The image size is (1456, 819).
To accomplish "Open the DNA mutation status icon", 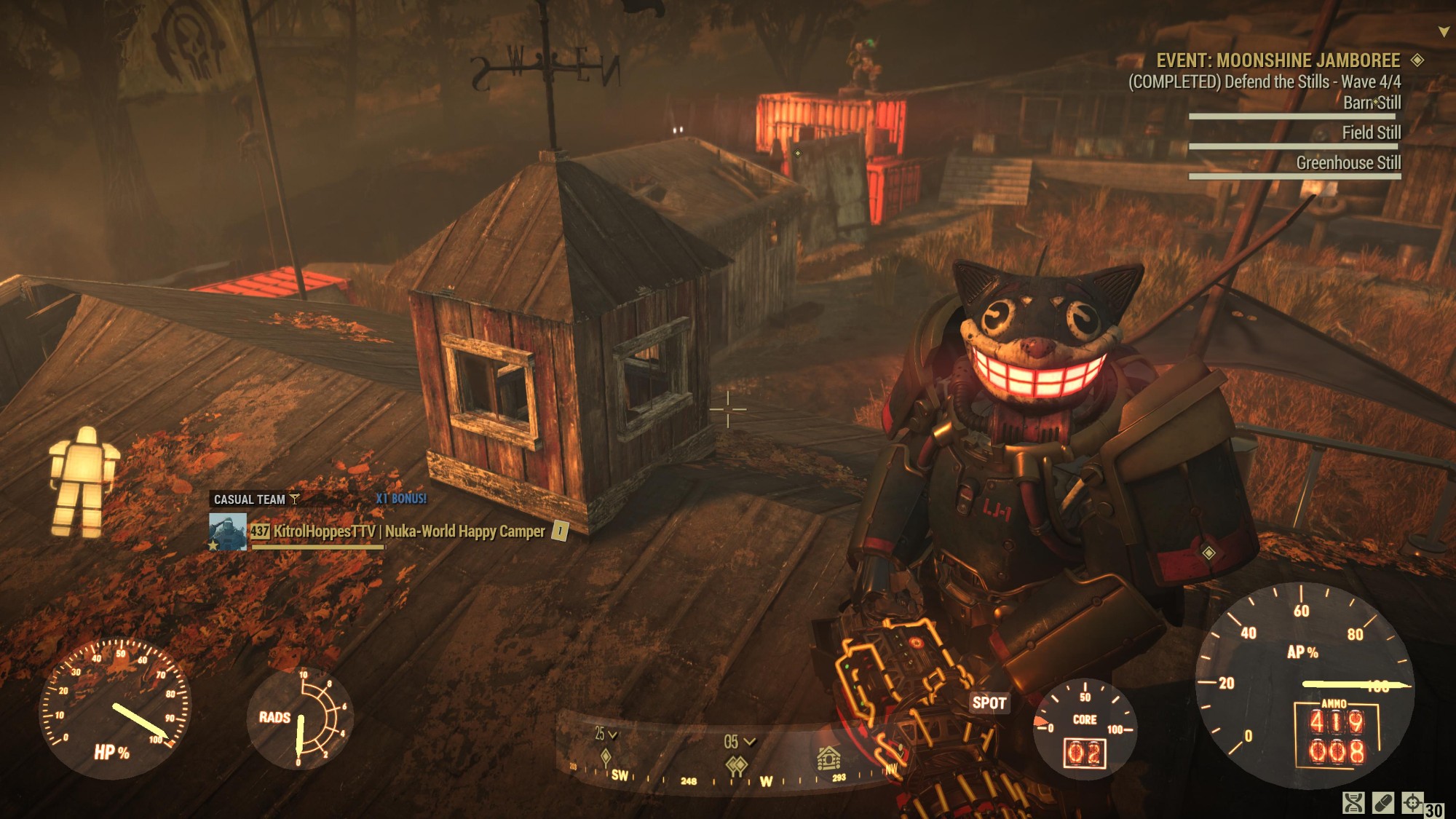I will (x=1353, y=803).
